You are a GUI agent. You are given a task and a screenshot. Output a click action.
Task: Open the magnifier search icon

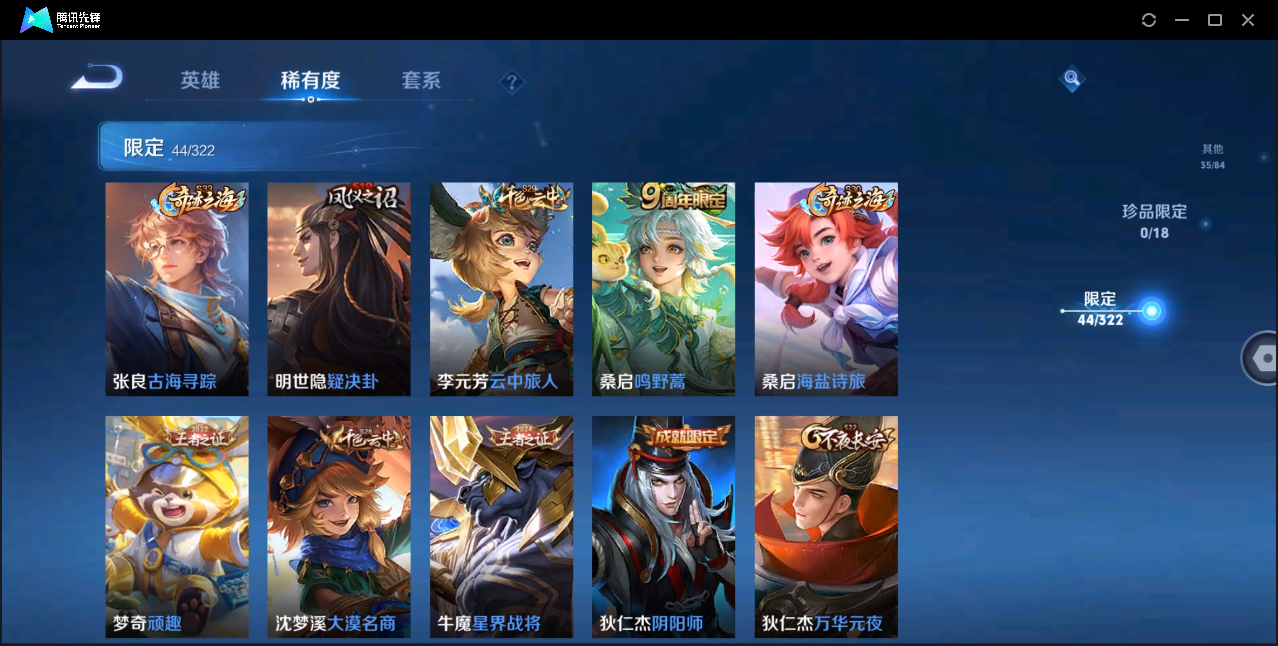pos(1071,78)
